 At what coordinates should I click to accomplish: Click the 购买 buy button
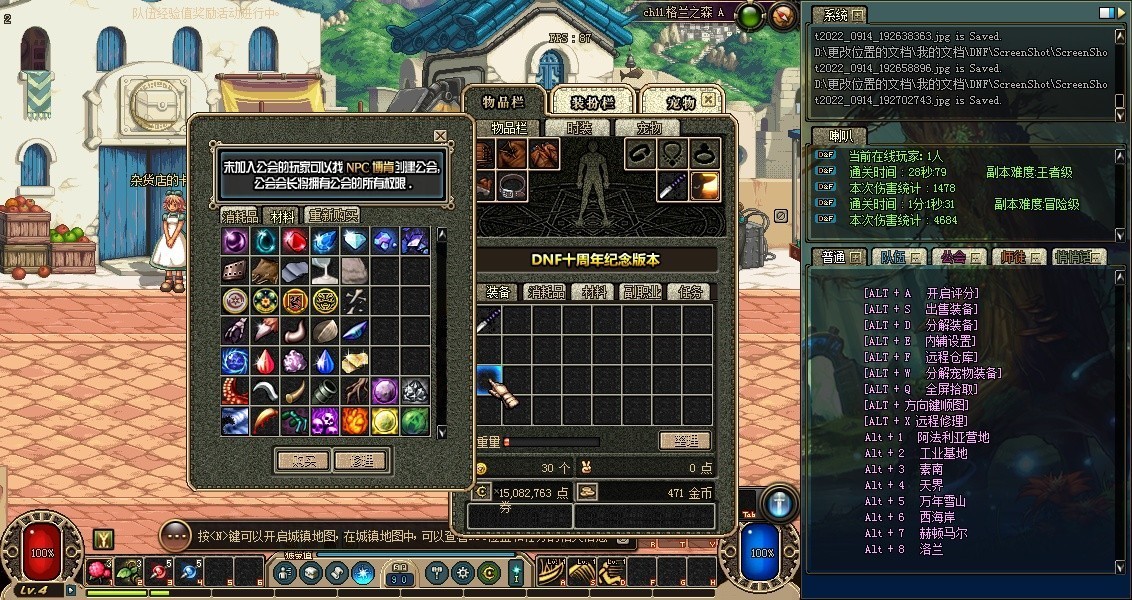point(302,461)
